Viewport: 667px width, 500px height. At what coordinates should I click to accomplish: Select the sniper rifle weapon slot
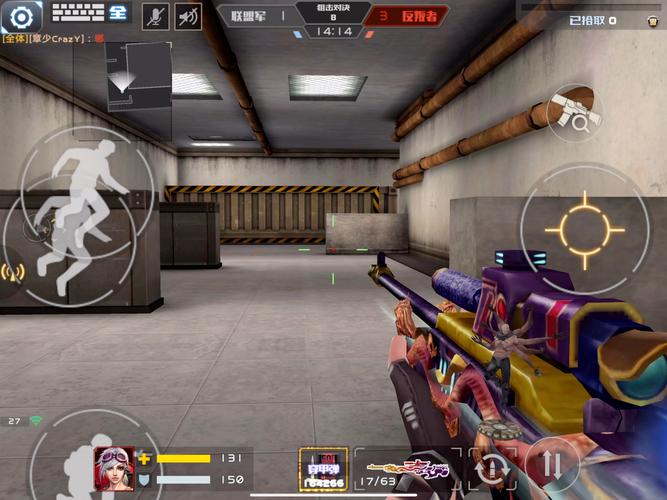tap(411, 466)
